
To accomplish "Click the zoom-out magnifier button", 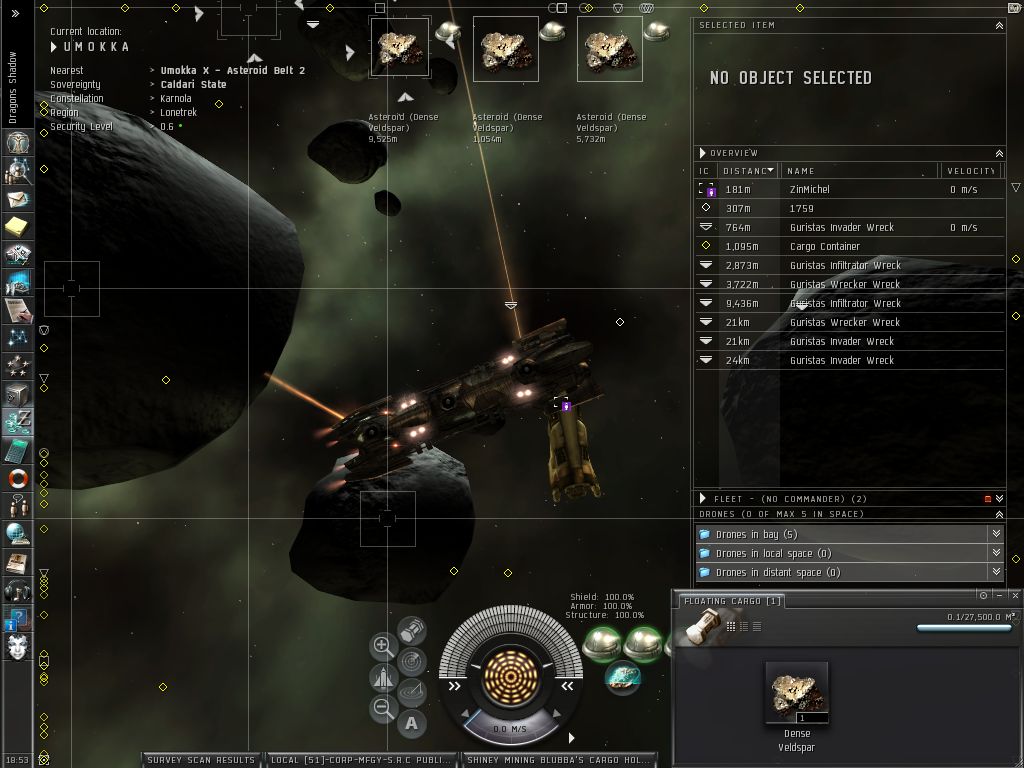I will (x=383, y=709).
